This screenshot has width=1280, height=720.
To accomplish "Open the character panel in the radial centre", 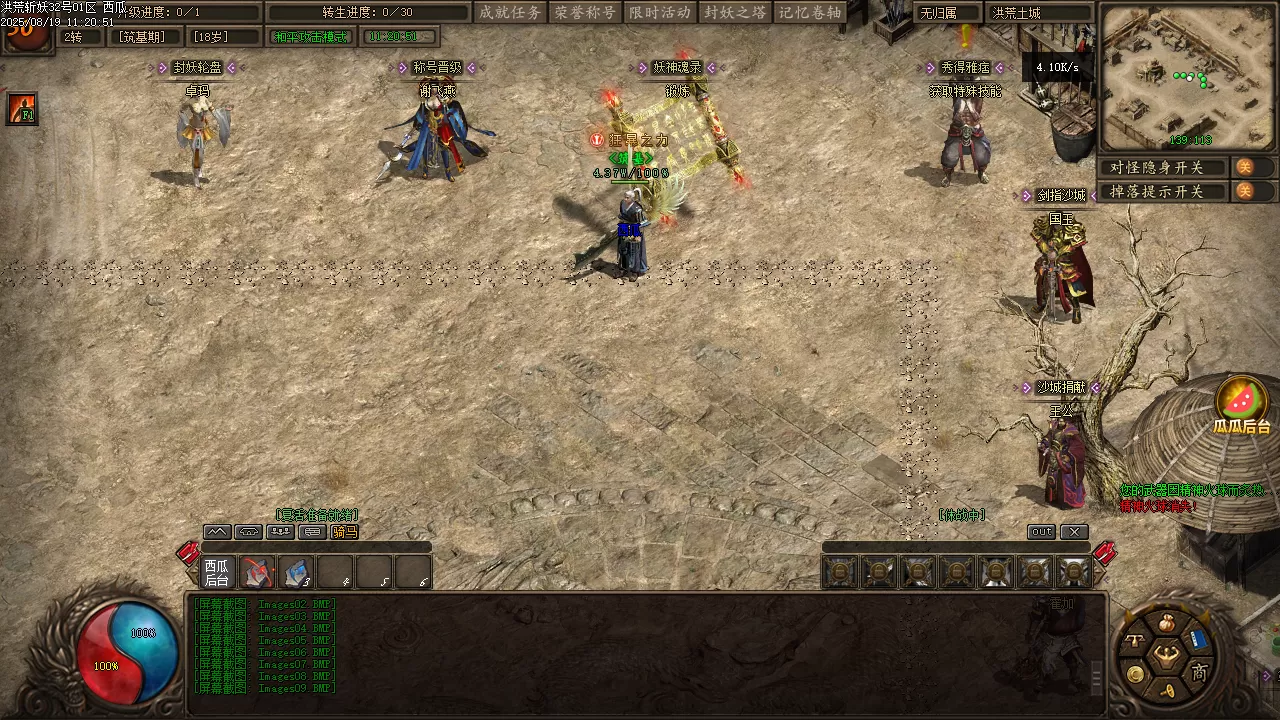I will click(1165, 656).
